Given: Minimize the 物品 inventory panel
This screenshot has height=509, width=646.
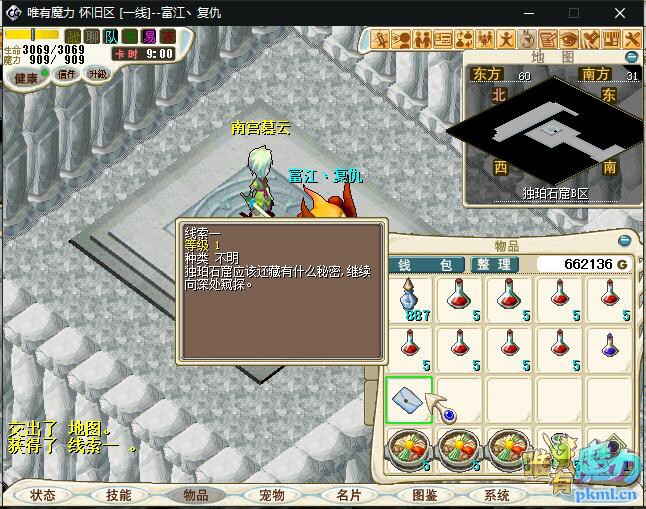Looking at the screenshot, I should point(625,241).
